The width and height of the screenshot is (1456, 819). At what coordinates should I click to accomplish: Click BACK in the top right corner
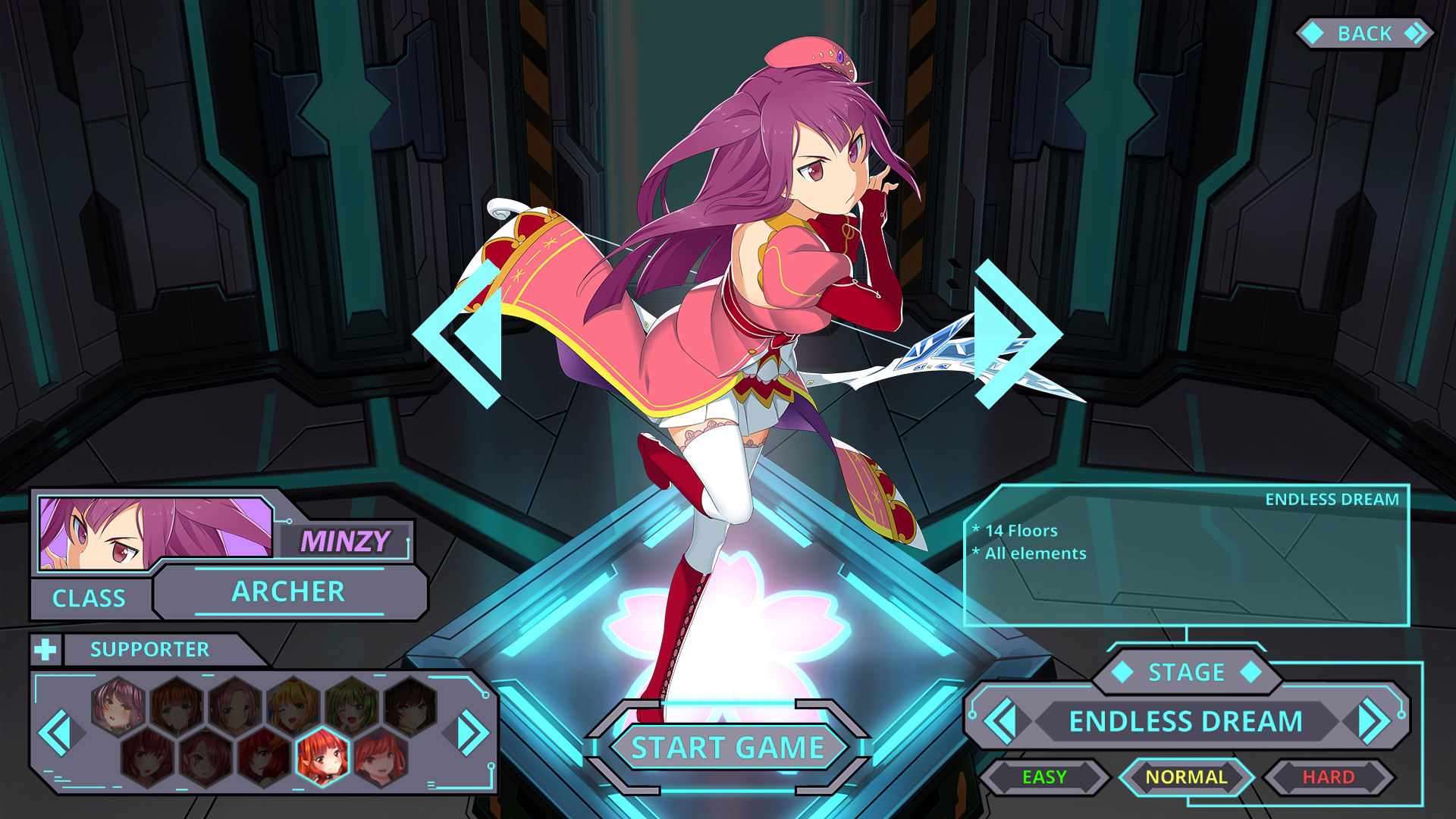(x=1365, y=33)
